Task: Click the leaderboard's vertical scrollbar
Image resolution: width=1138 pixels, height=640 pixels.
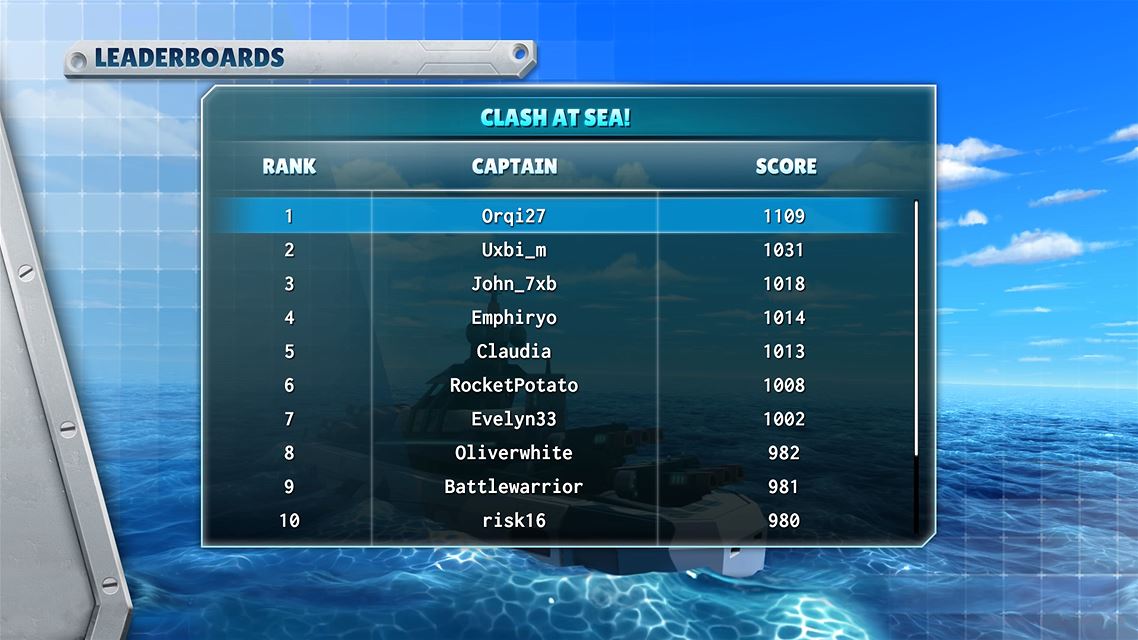Action: click(915, 330)
